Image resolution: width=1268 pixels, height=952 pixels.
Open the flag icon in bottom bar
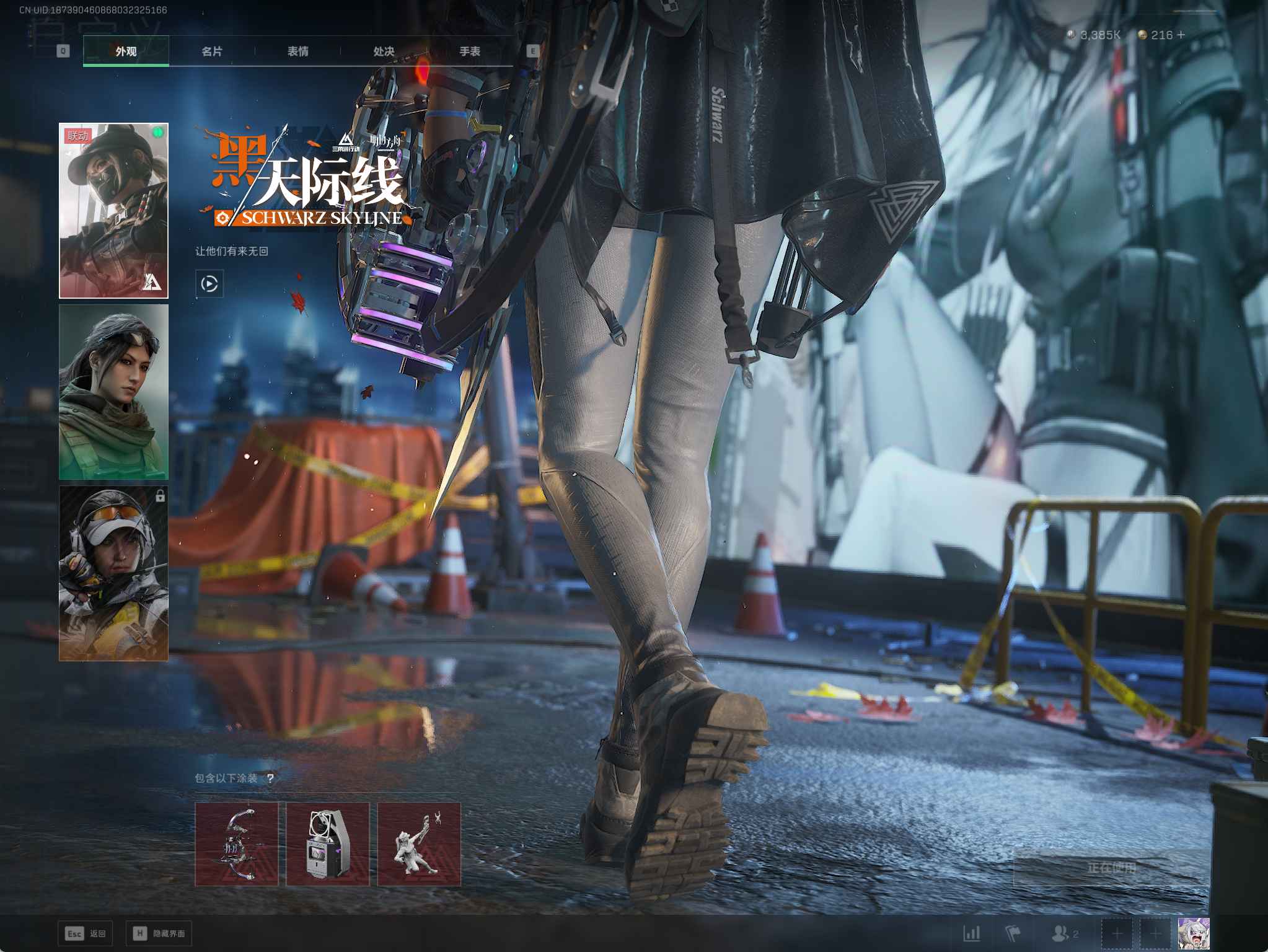pos(1013,933)
